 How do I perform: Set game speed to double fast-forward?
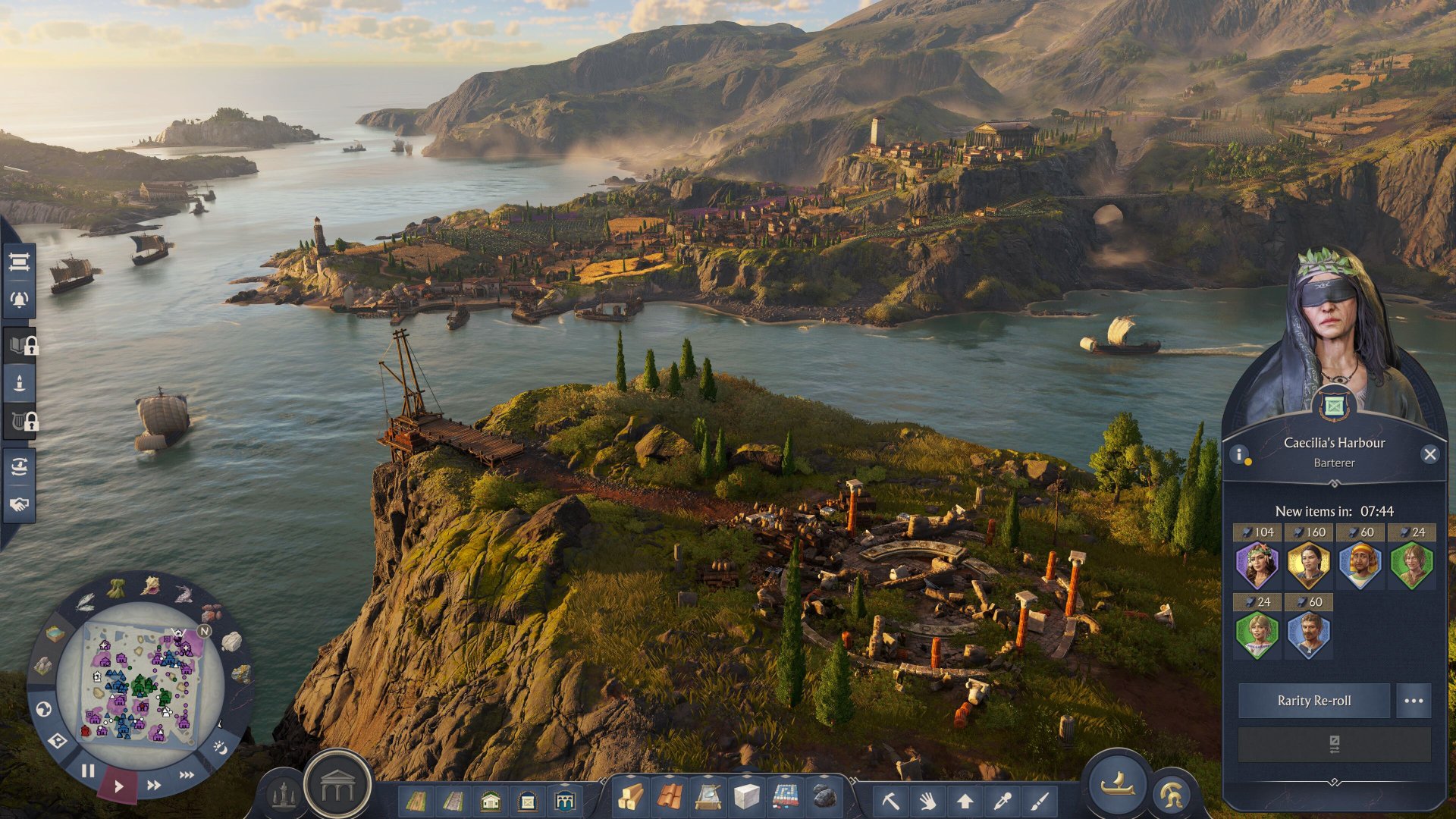pyautogui.click(x=154, y=785)
